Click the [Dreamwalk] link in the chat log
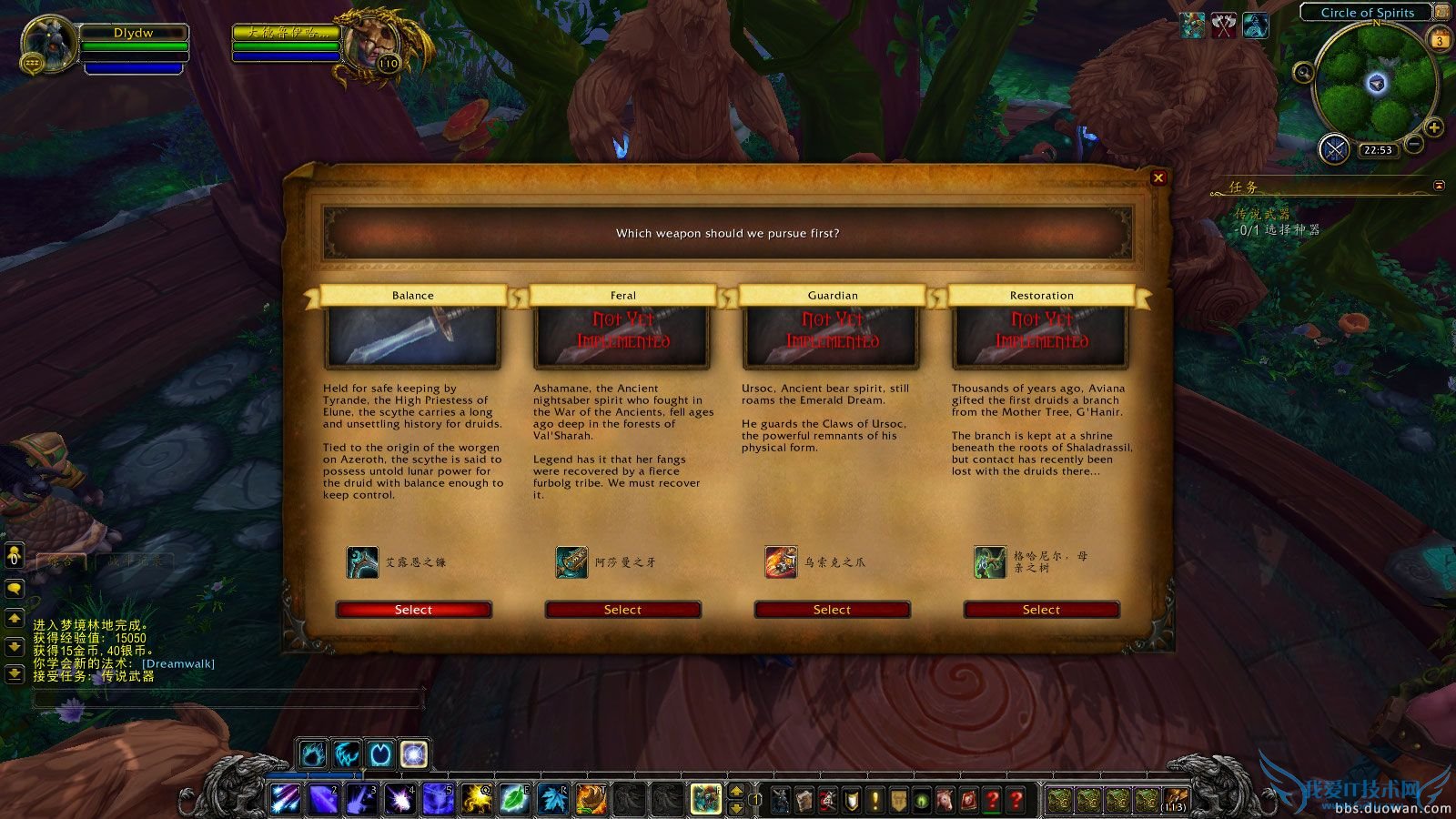Viewport: 1456px width, 819px height. click(178, 663)
